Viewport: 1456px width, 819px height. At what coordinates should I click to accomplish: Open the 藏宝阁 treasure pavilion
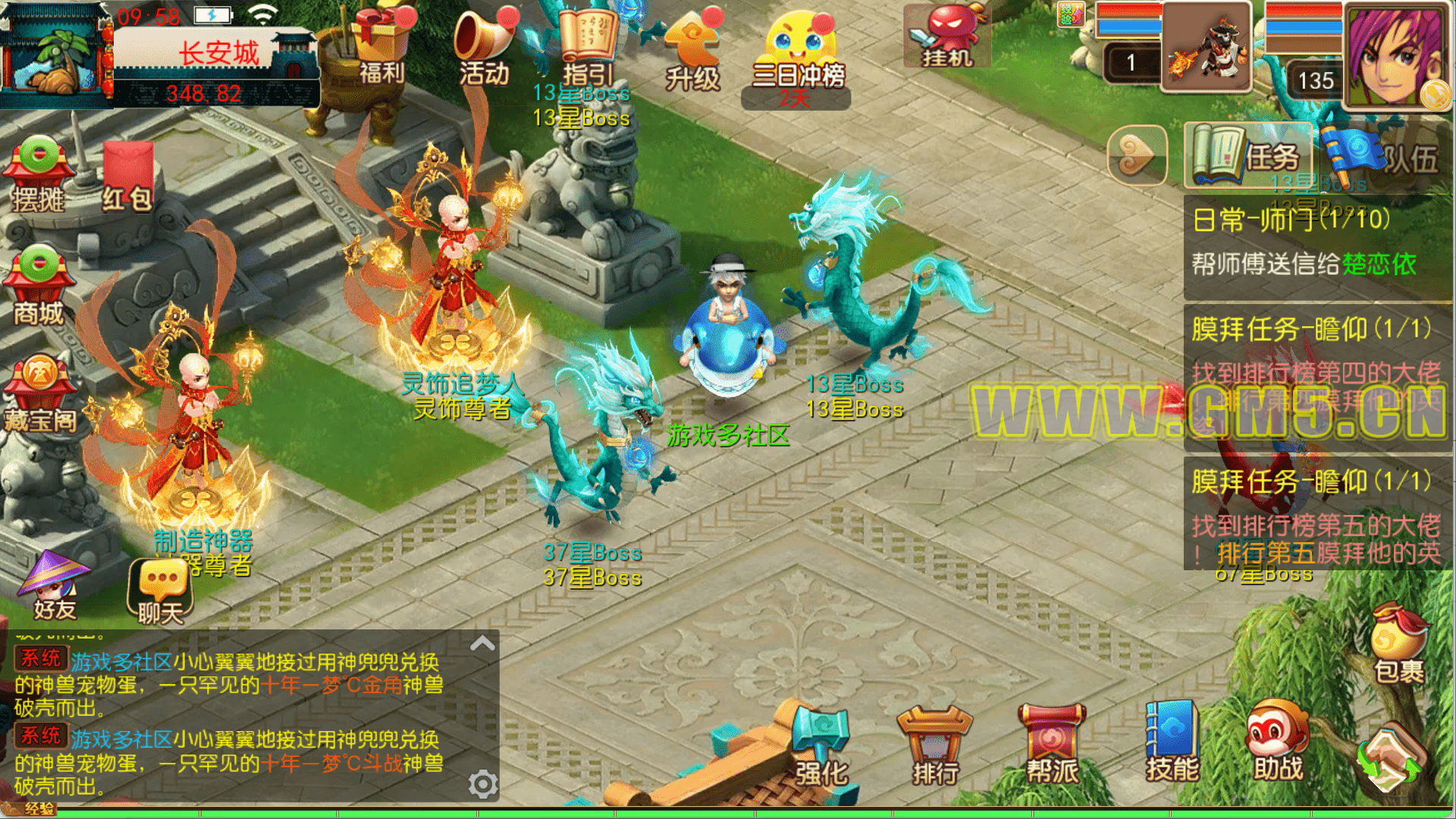point(39,394)
